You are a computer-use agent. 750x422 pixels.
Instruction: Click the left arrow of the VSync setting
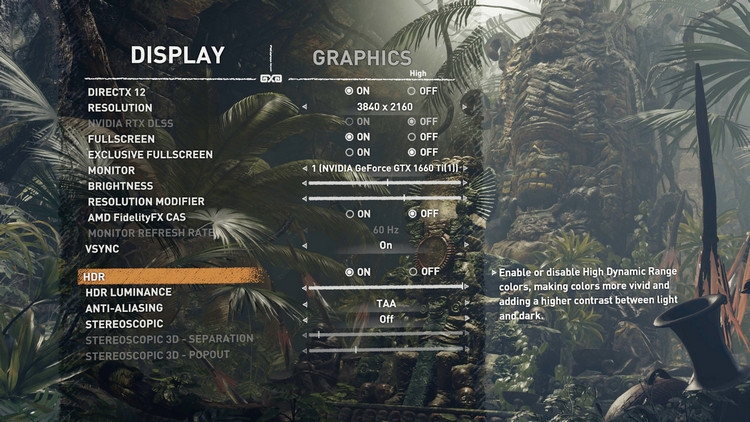(303, 246)
